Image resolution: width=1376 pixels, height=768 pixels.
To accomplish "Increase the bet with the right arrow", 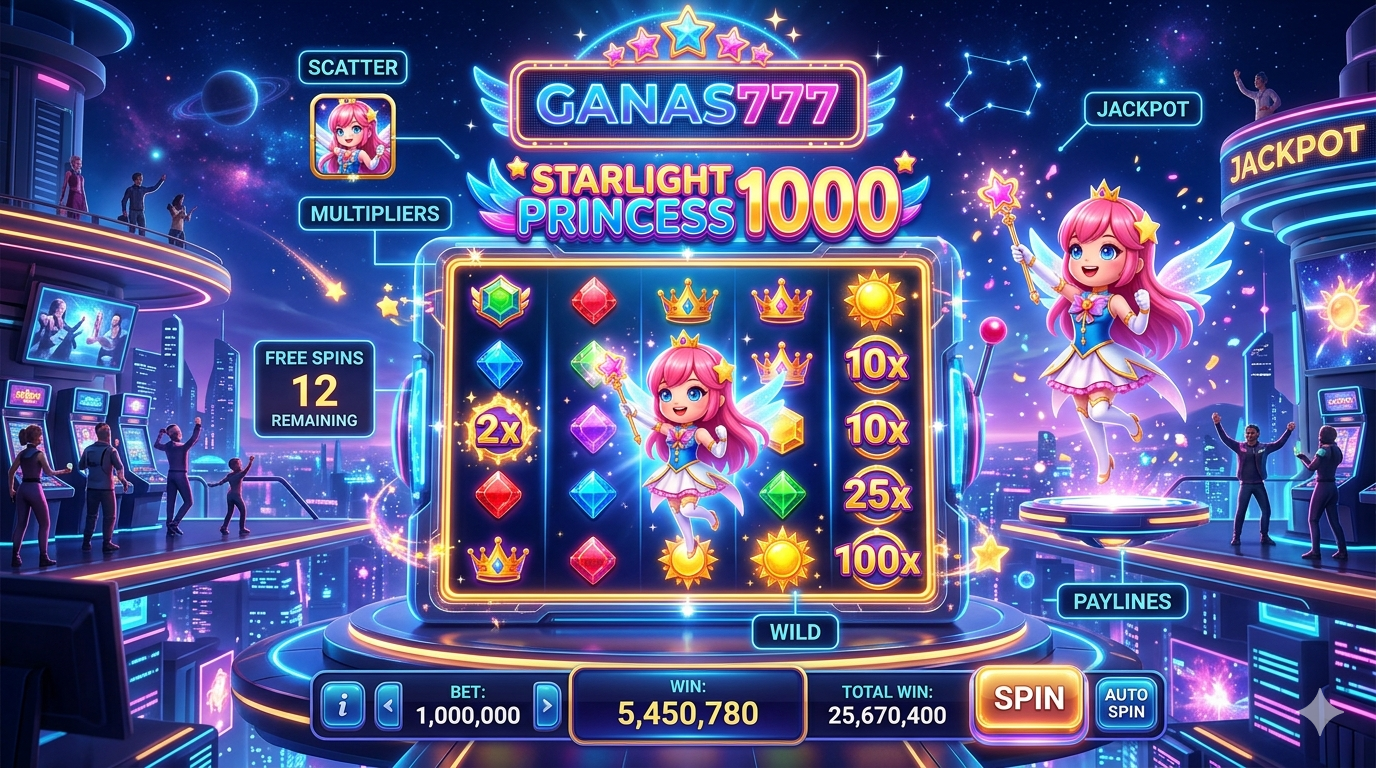I will [546, 706].
